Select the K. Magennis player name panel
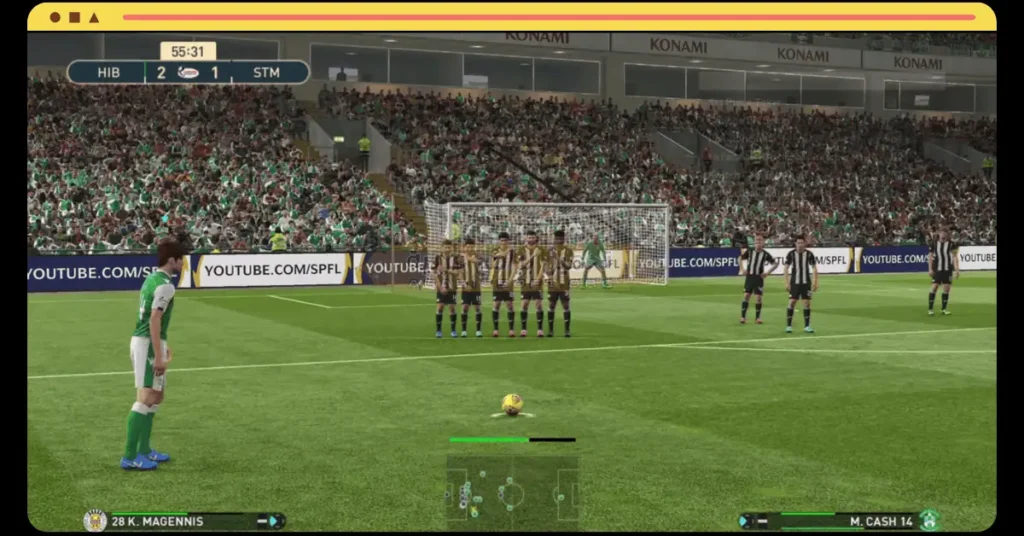This screenshot has height=536, width=1024. 186,521
